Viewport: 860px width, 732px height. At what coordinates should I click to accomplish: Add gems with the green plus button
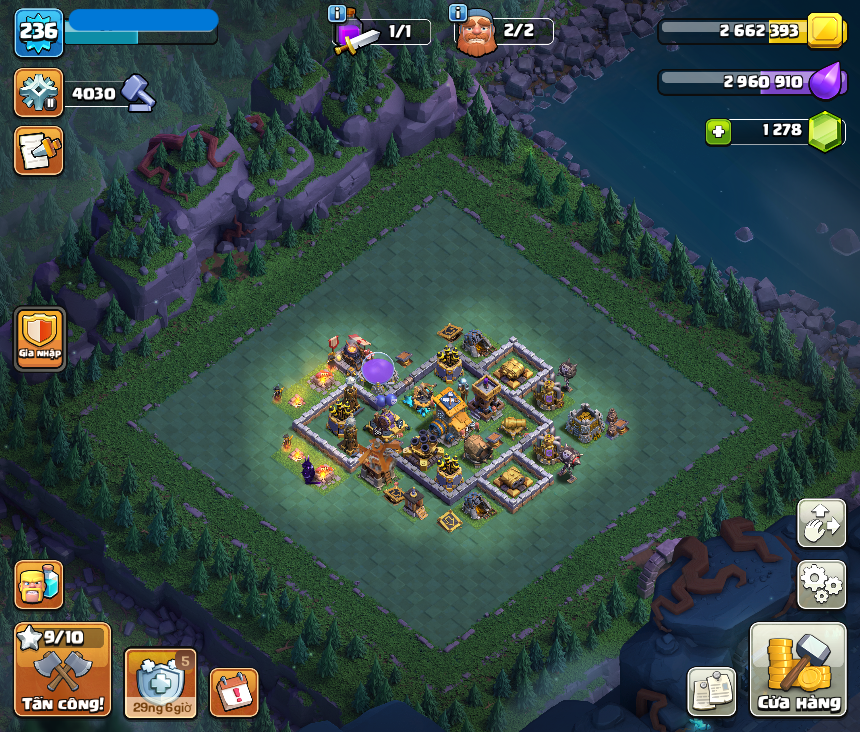tap(718, 131)
